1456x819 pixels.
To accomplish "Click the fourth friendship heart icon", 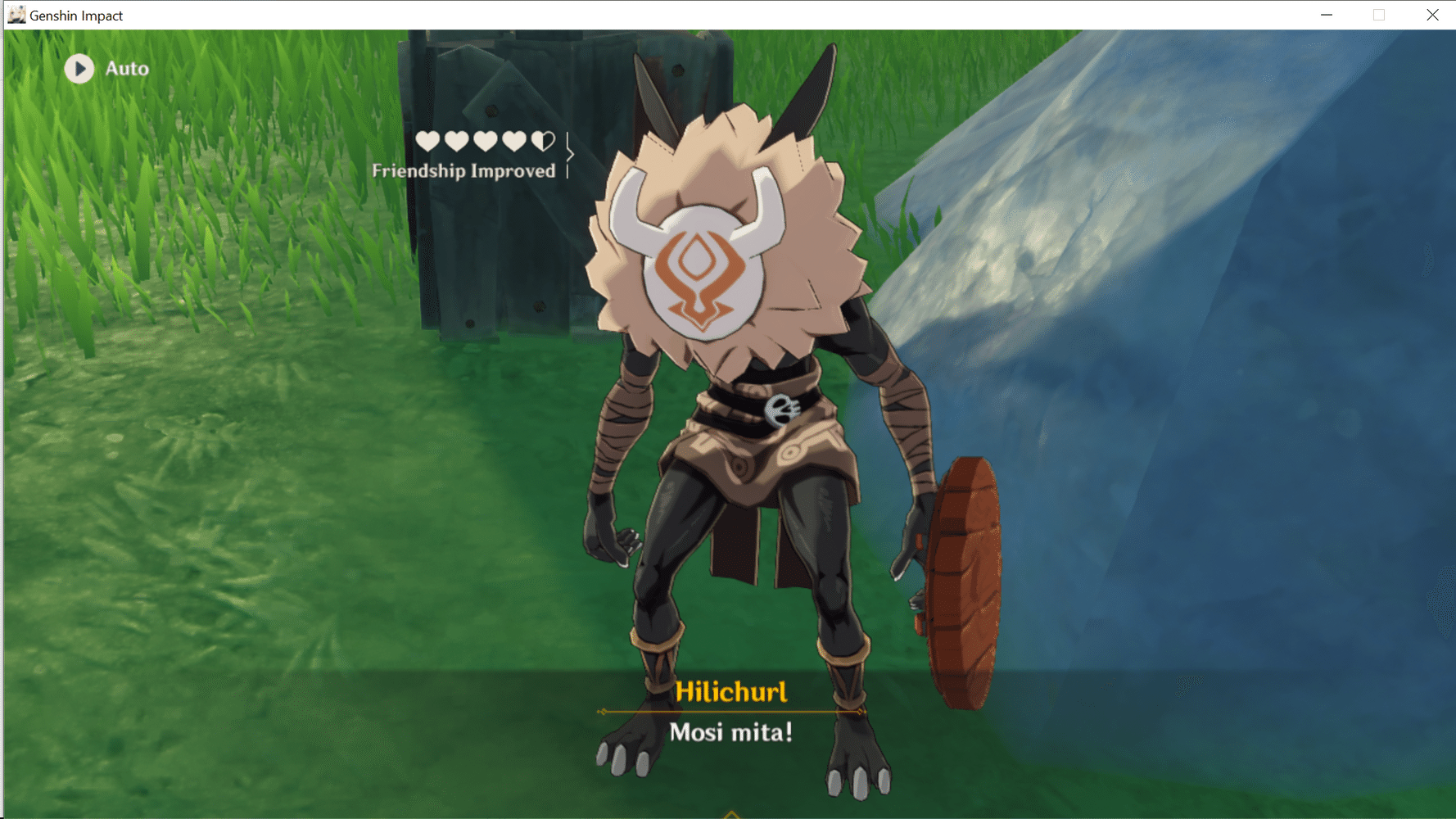I will point(514,141).
